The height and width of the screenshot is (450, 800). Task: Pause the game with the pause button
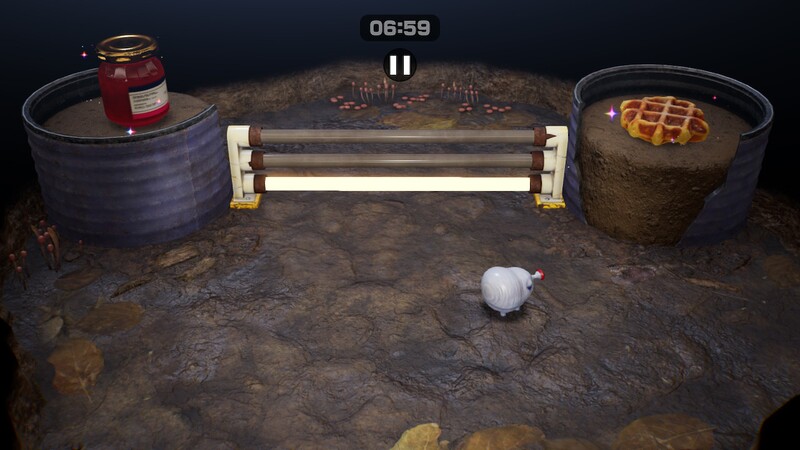[x=399, y=65]
